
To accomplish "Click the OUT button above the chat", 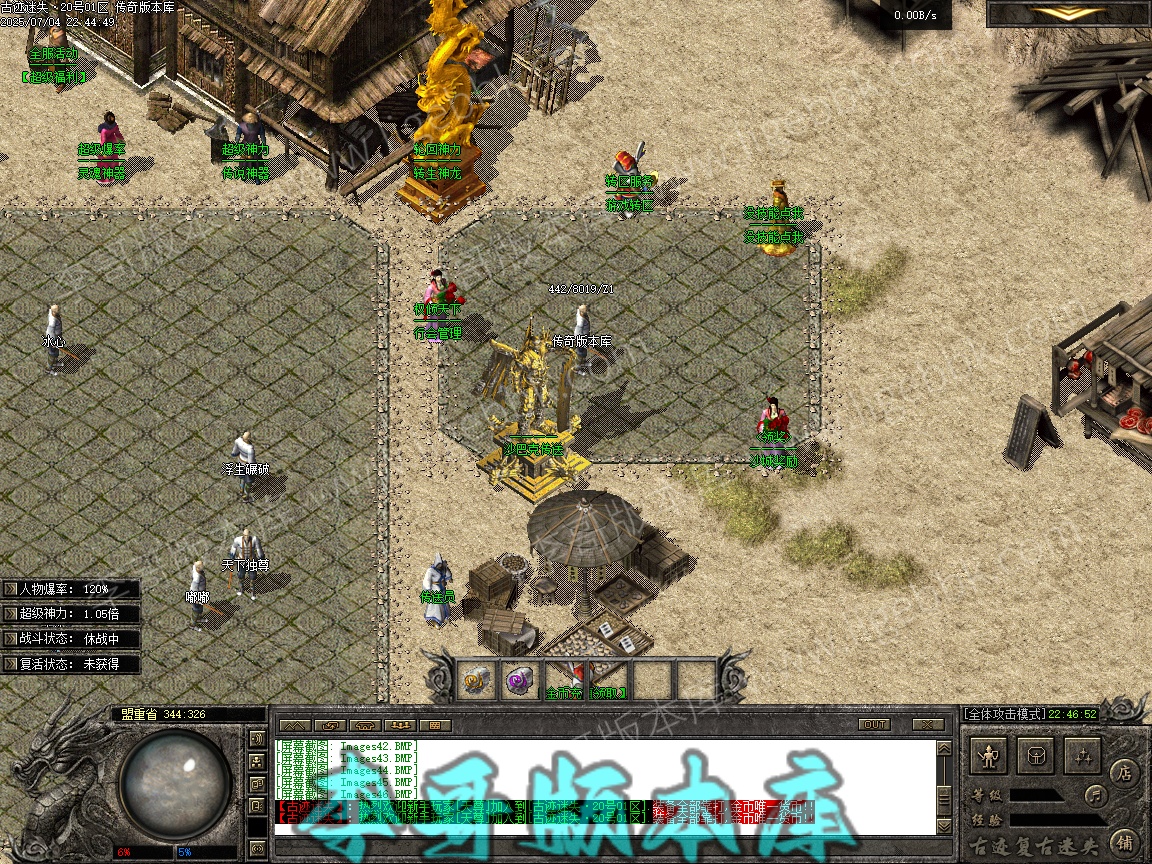I will tap(874, 724).
